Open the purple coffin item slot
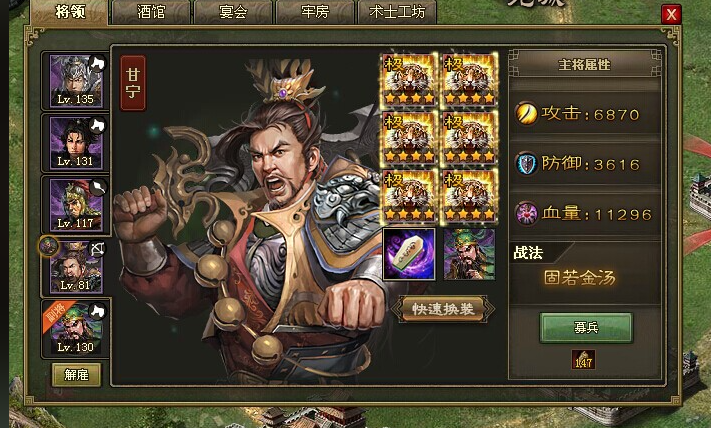 pyautogui.click(x=409, y=254)
